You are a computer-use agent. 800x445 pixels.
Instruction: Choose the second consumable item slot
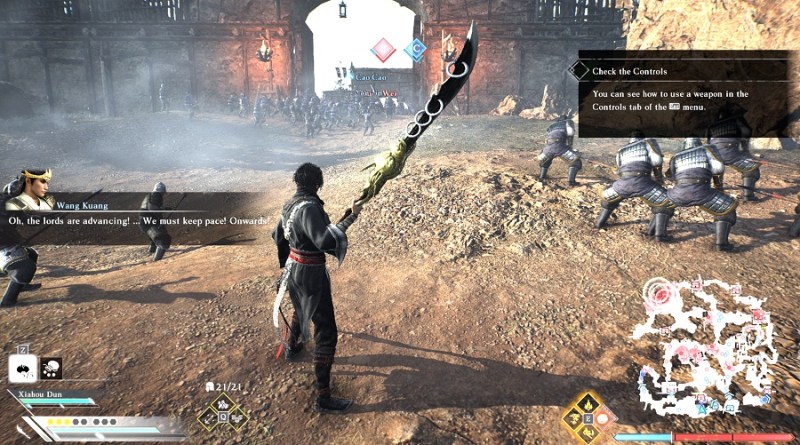click(52, 368)
